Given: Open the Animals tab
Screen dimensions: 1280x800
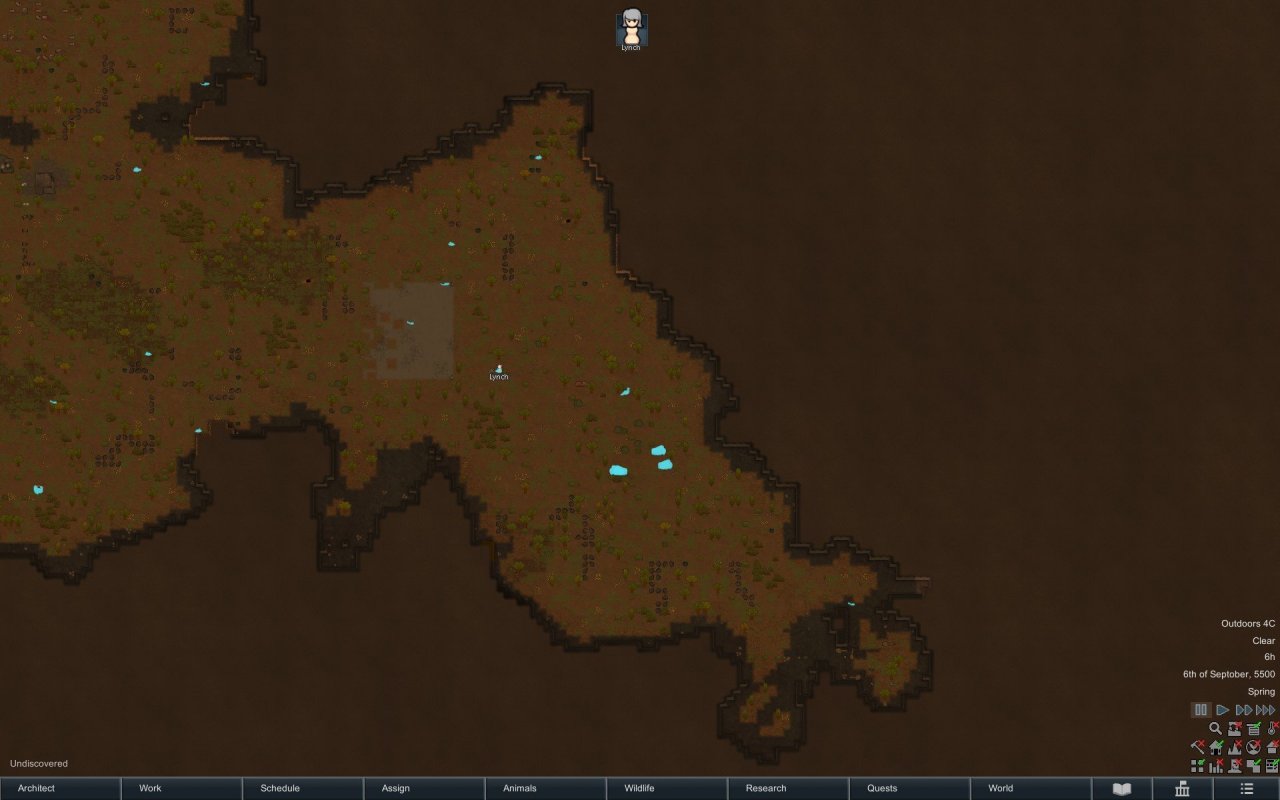Looking at the screenshot, I should coord(545,788).
